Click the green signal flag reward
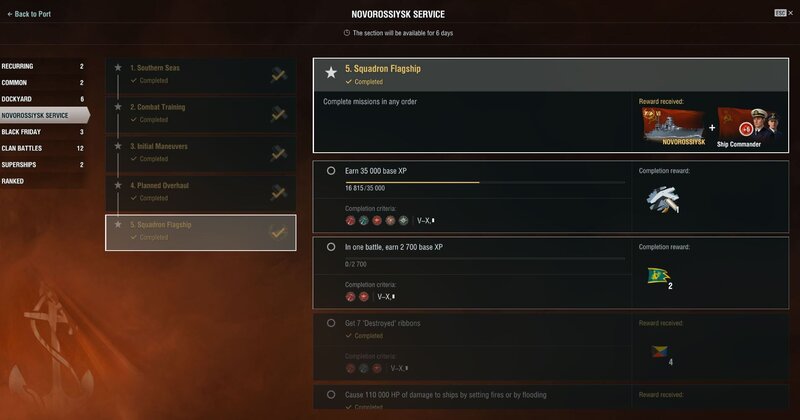Image resolution: width=800 pixels, height=420 pixels. click(658, 276)
